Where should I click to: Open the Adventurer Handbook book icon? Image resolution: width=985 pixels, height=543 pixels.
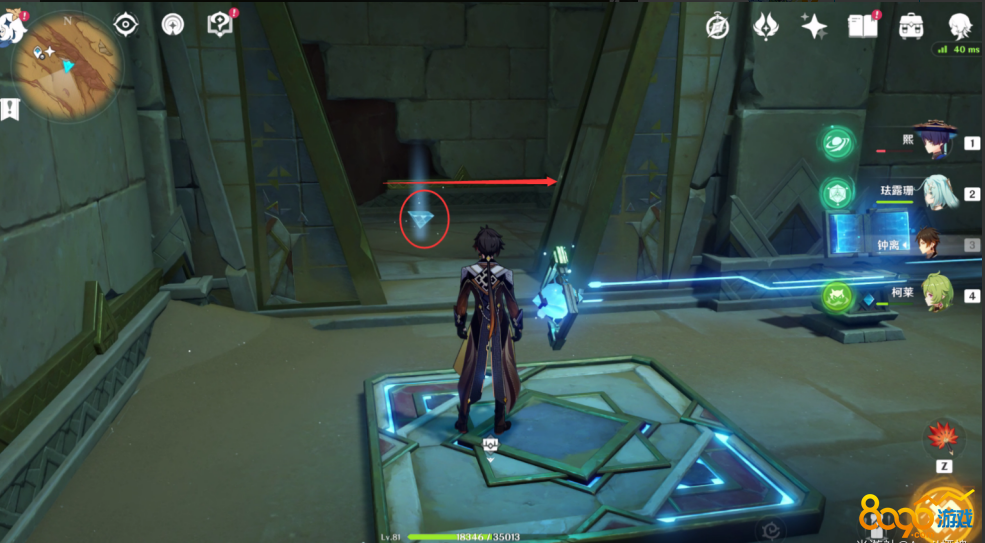click(x=862, y=25)
